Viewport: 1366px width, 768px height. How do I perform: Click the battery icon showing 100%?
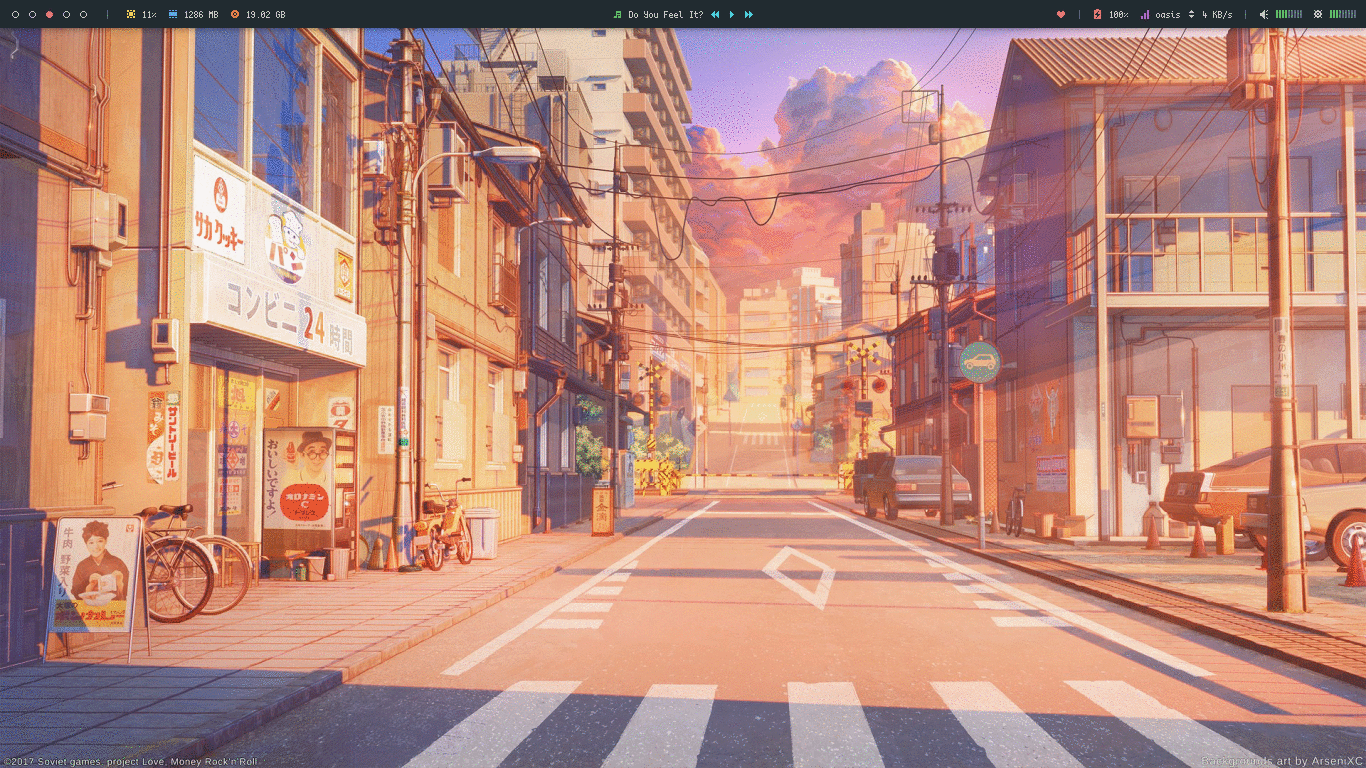click(x=1097, y=14)
